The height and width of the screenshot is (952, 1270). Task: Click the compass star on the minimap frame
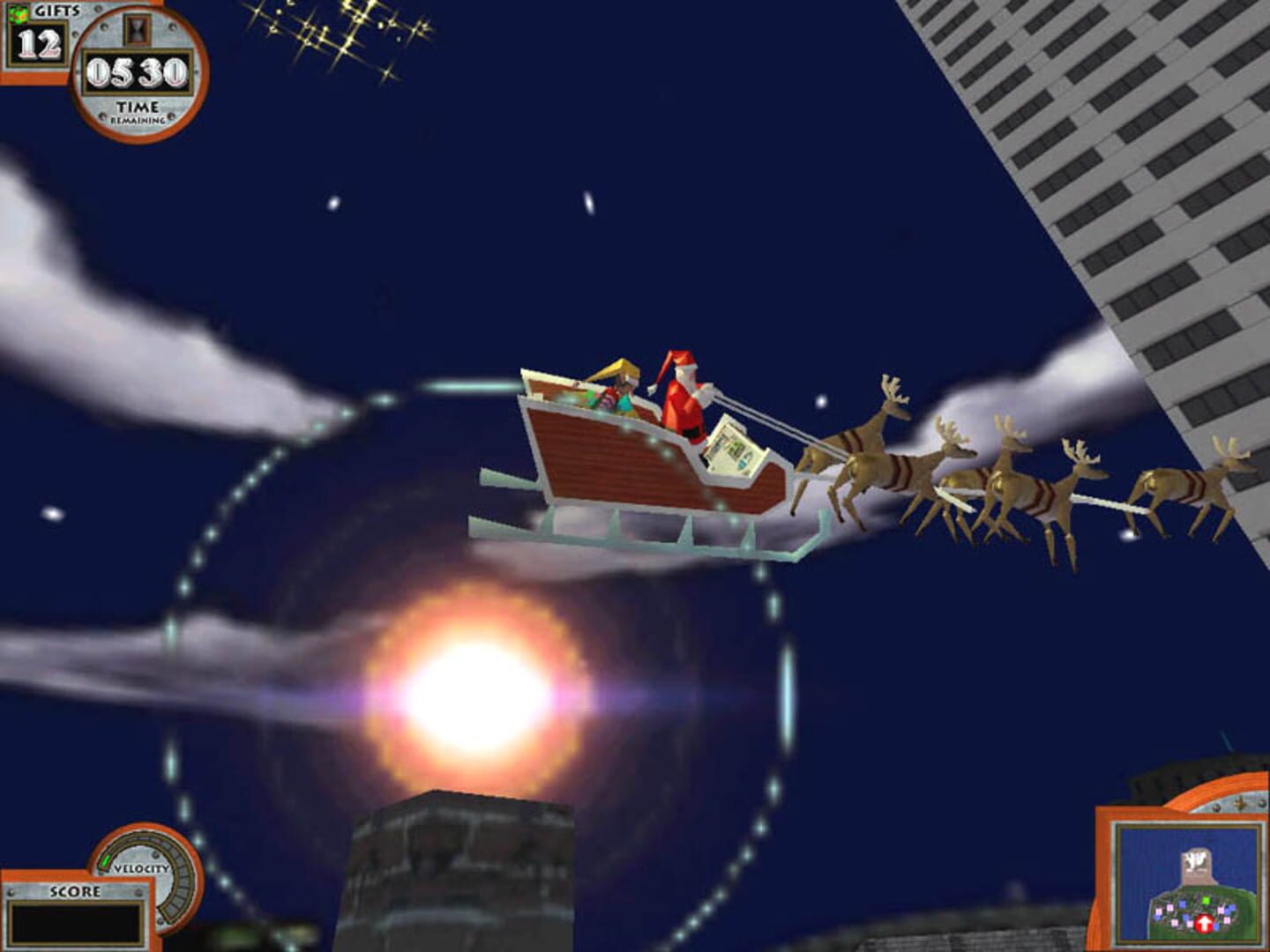pos(1241,805)
